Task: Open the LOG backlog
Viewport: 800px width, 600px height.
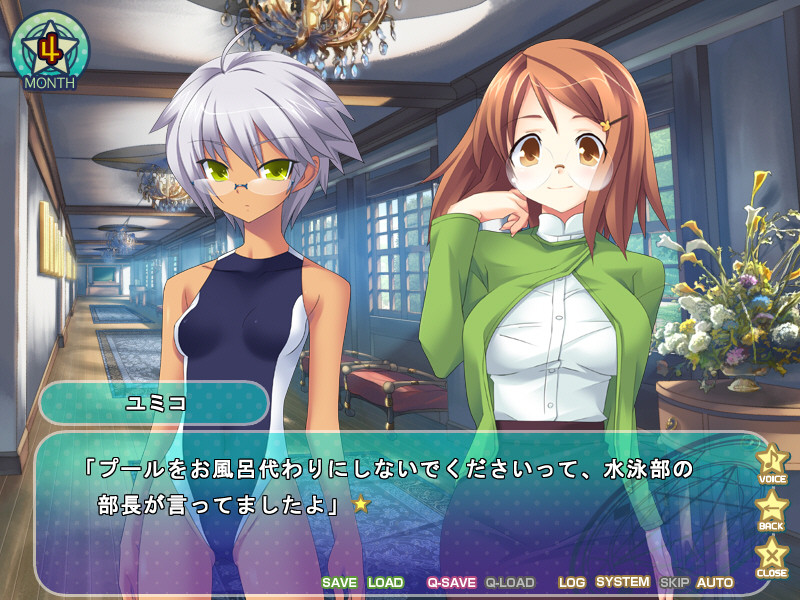Action: [572, 582]
